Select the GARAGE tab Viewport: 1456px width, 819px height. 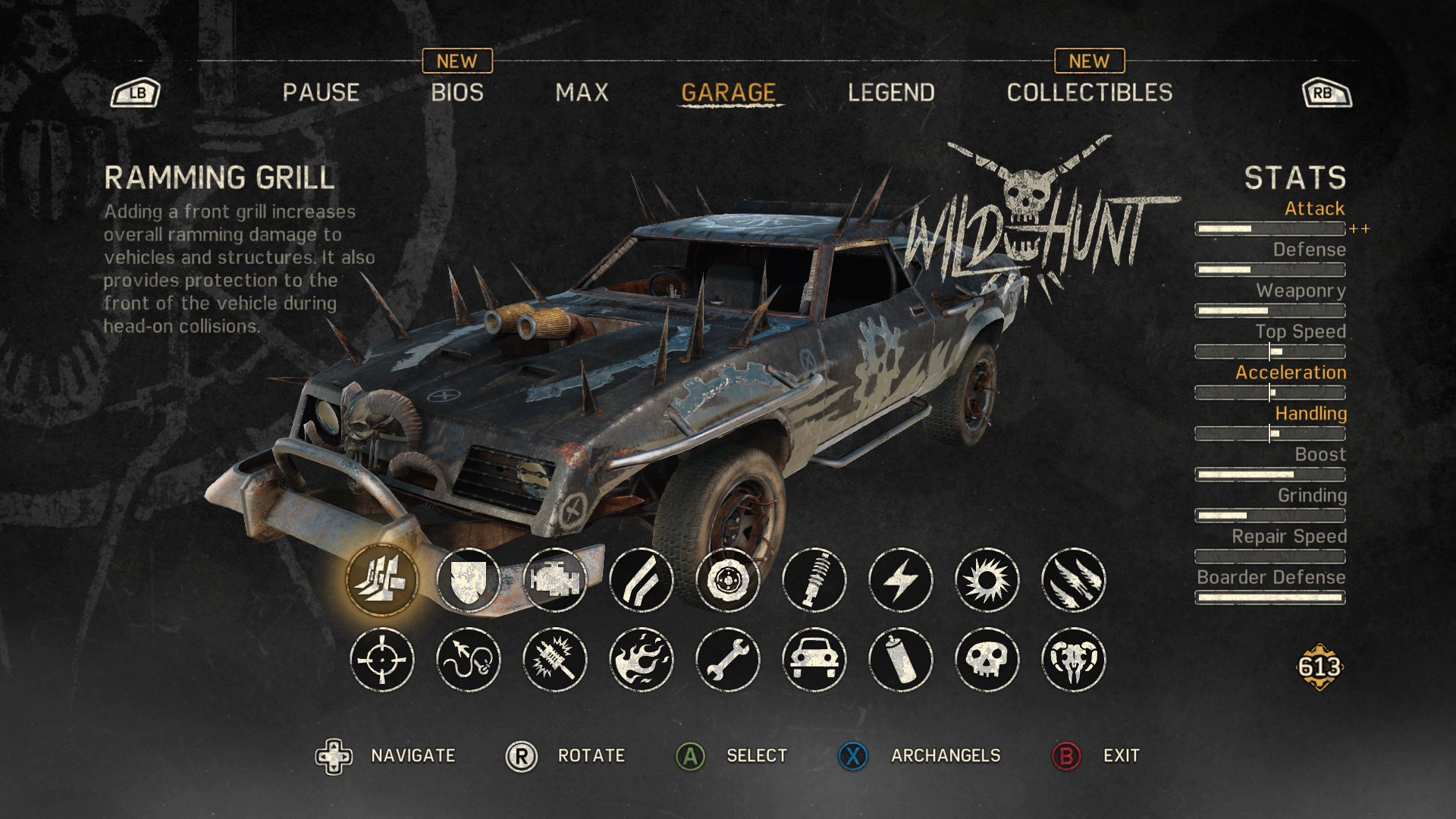(x=728, y=93)
